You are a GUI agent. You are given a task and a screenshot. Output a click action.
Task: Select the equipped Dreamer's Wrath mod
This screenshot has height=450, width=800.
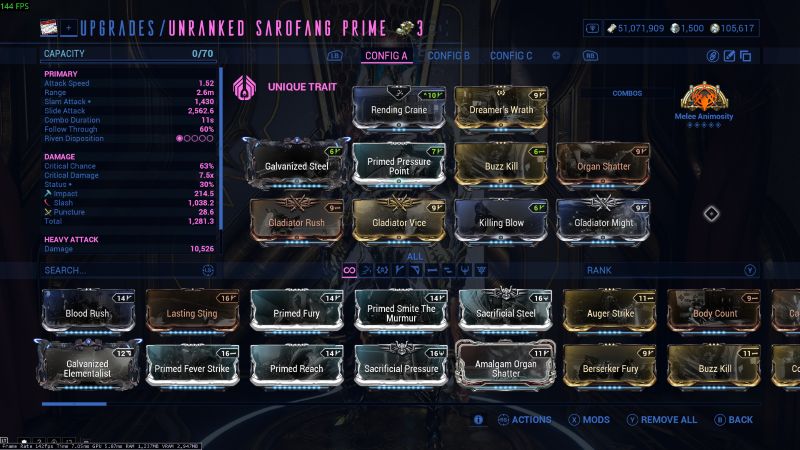pos(501,108)
